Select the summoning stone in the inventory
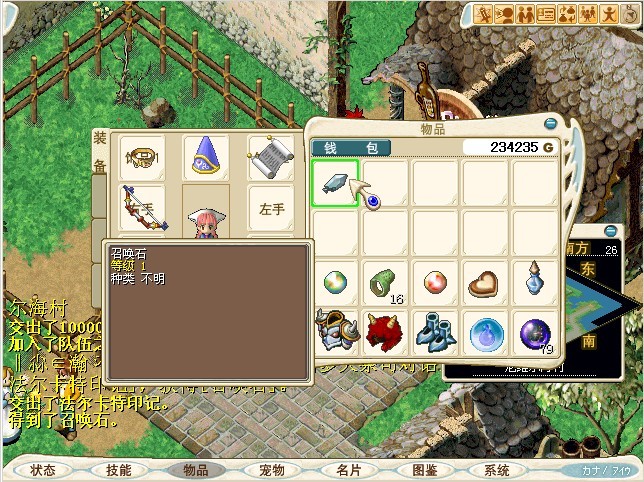 pos(335,181)
